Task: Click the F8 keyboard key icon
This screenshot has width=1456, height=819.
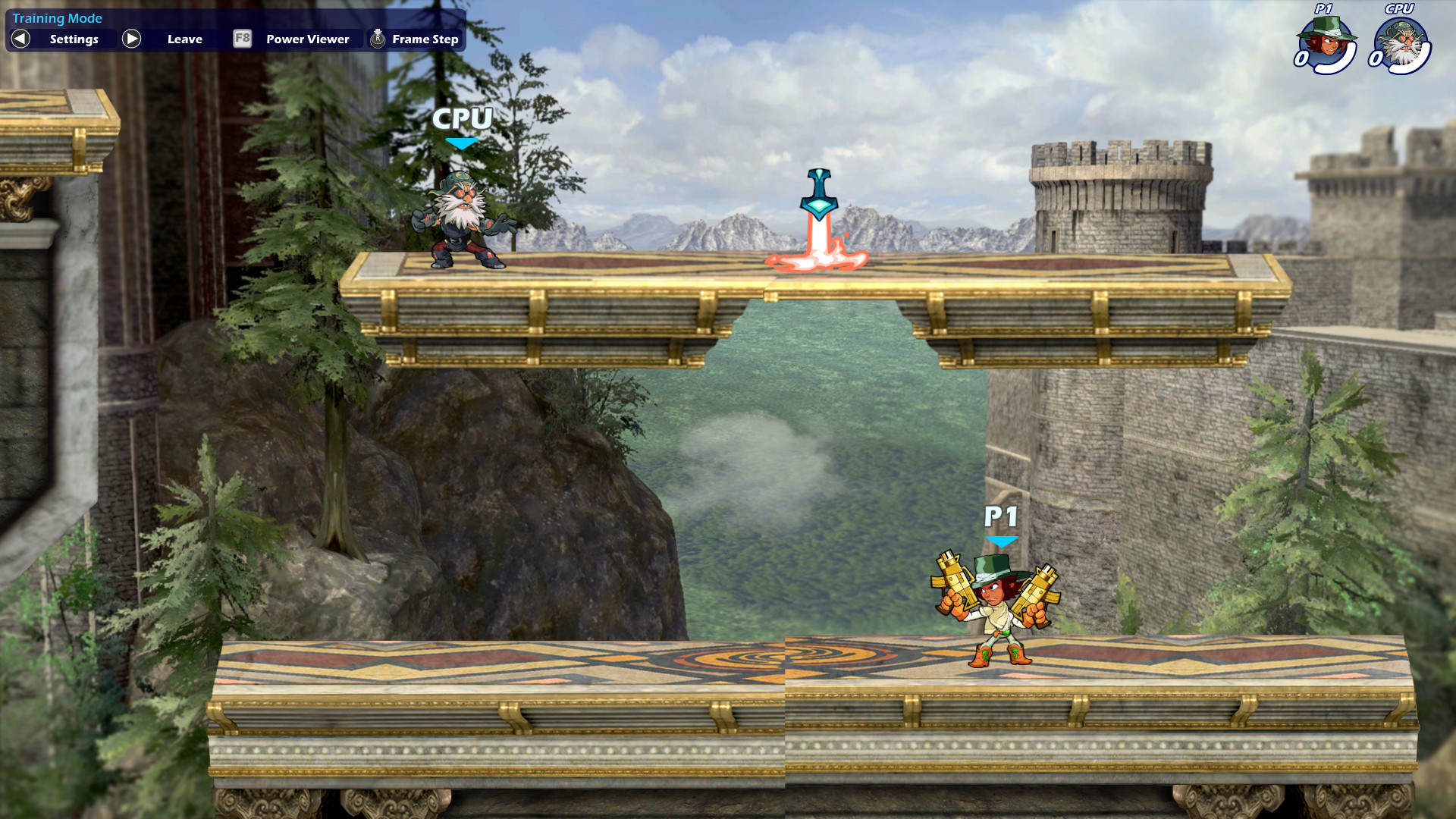Action: click(x=242, y=39)
